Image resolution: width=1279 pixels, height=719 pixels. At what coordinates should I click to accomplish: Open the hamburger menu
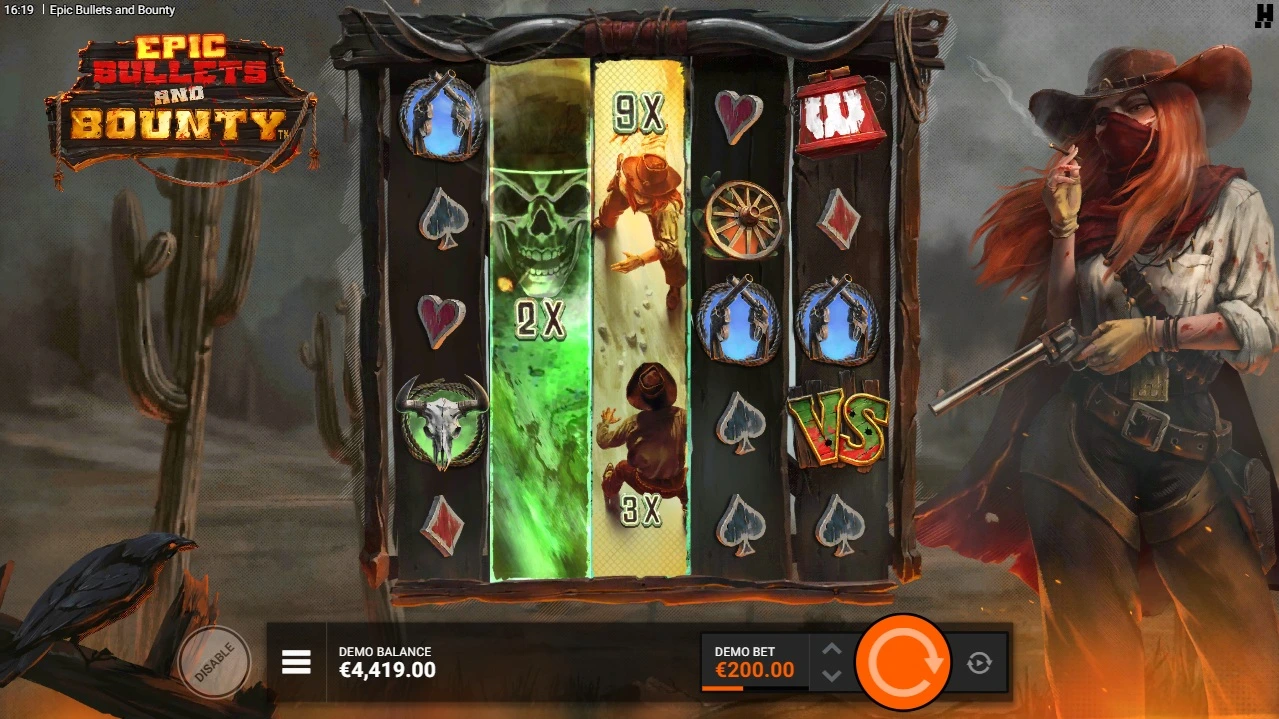pyautogui.click(x=296, y=662)
